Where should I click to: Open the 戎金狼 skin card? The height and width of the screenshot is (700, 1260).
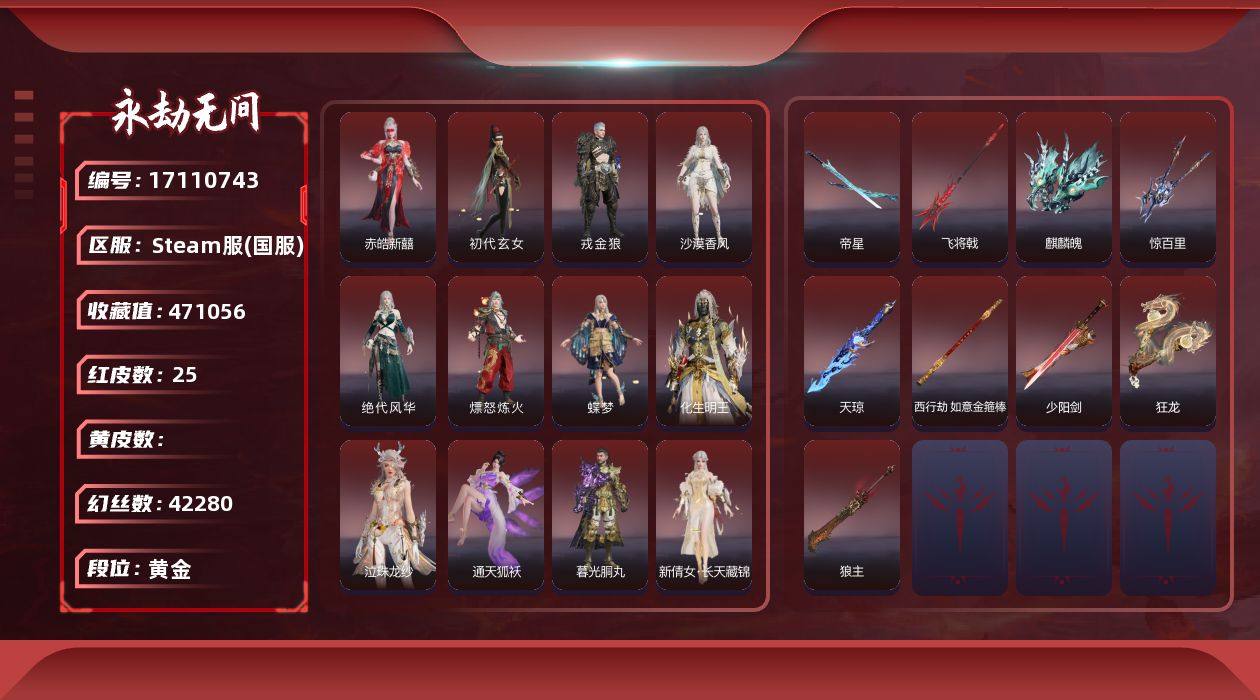(x=600, y=186)
